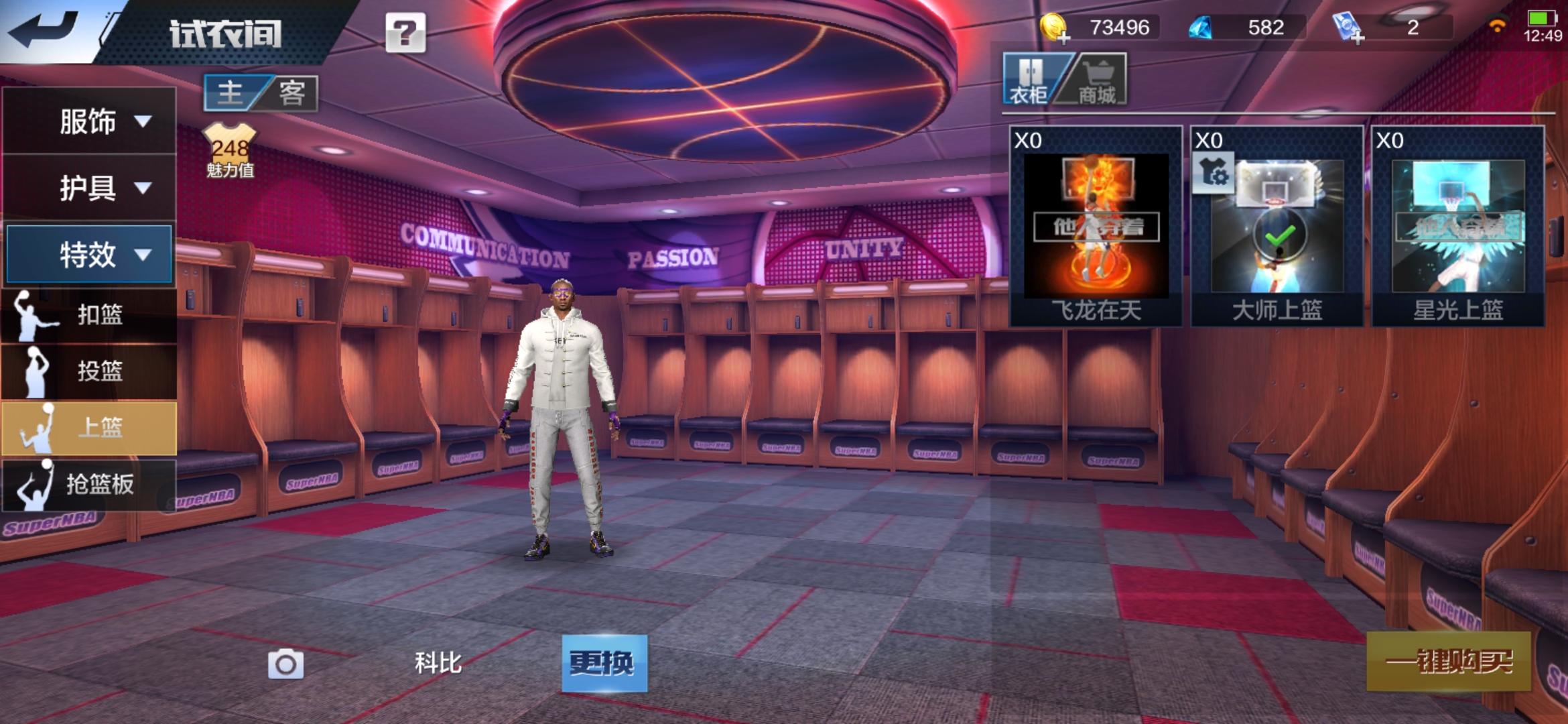The image size is (1568, 724).
Task: Open the question mark help button
Action: 405,32
